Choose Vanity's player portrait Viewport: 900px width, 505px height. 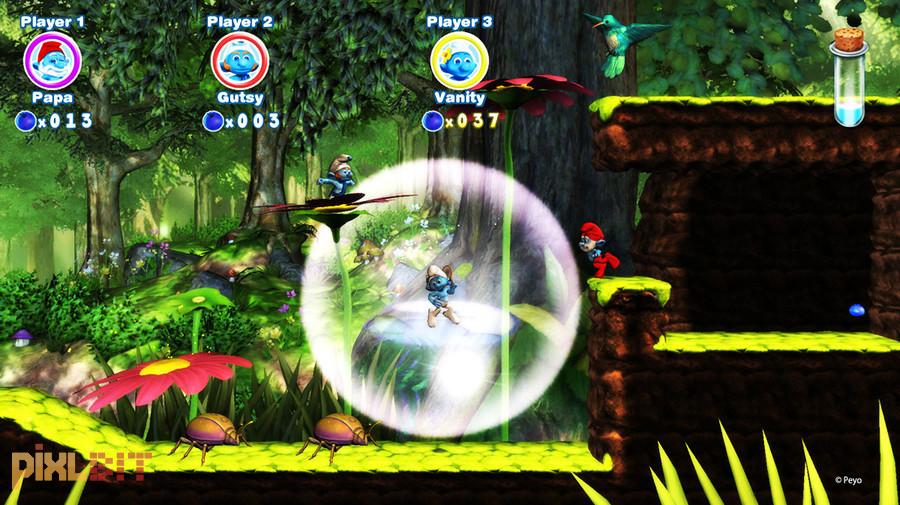460,60
